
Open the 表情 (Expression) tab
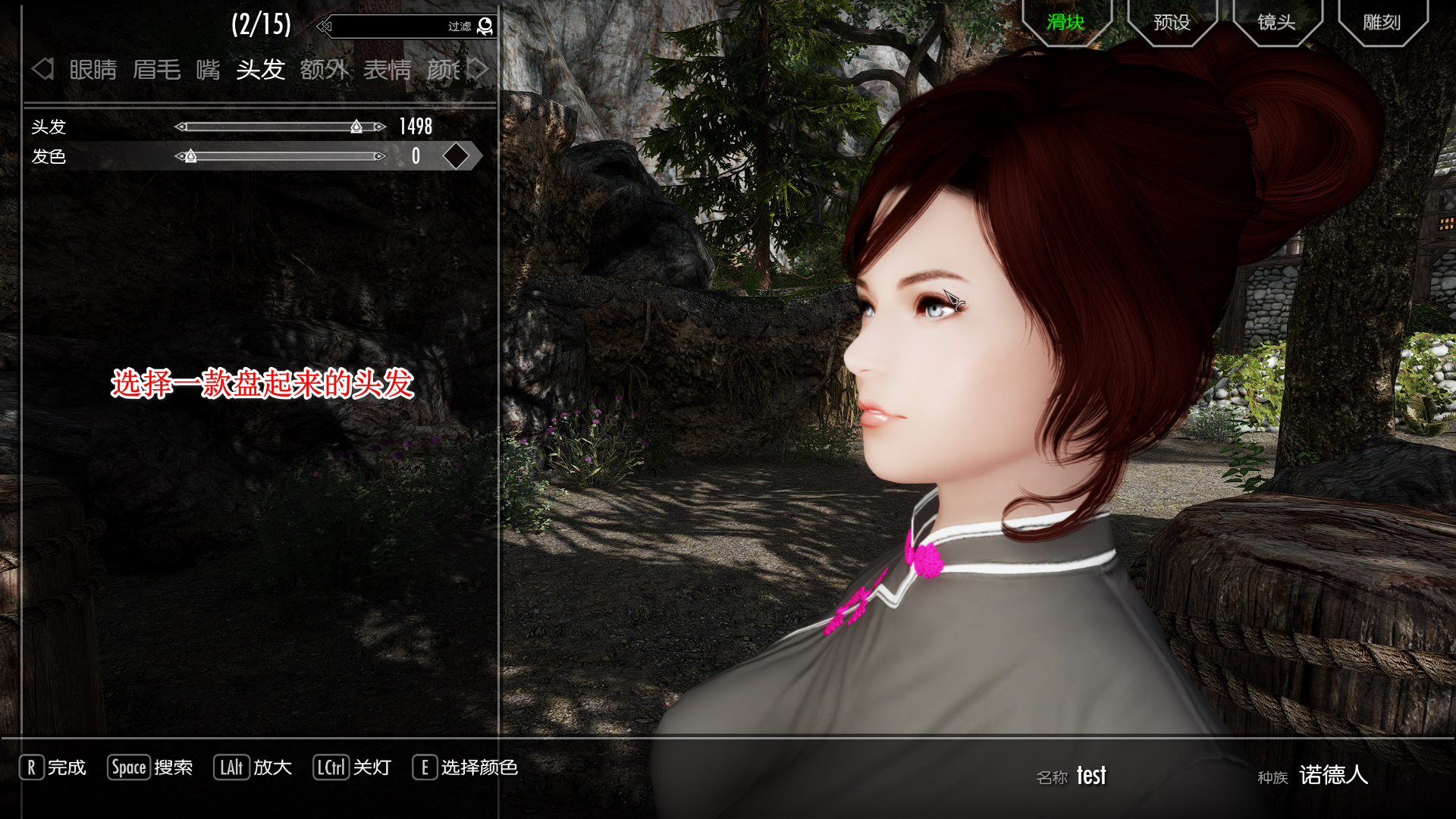point(387,70)
